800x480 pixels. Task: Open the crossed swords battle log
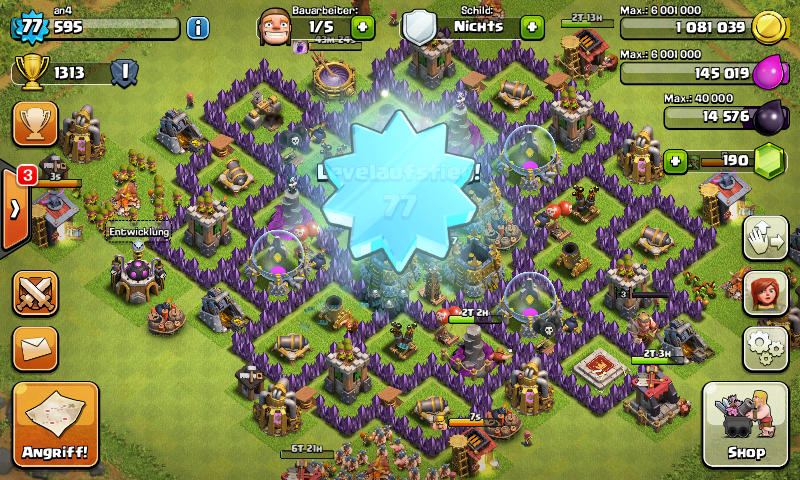(x=34, y=293)
